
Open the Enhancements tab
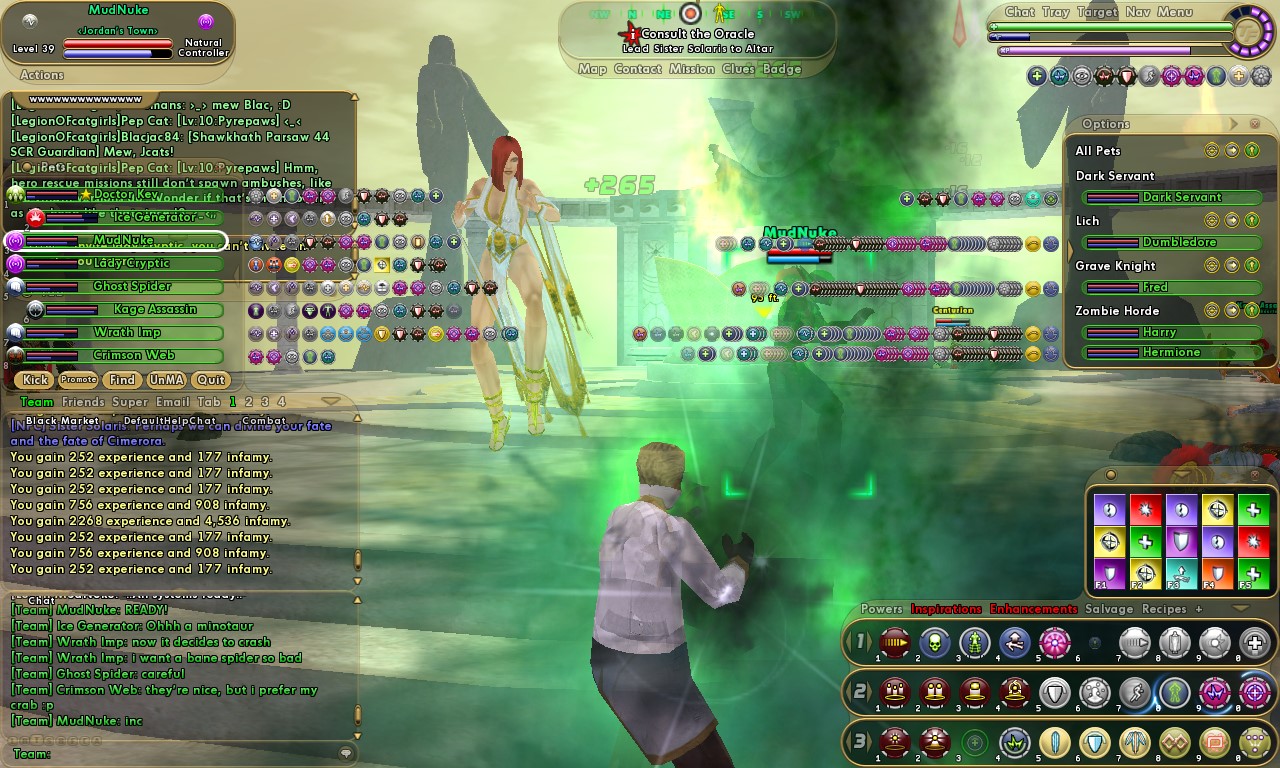(x=1033, y=609)
